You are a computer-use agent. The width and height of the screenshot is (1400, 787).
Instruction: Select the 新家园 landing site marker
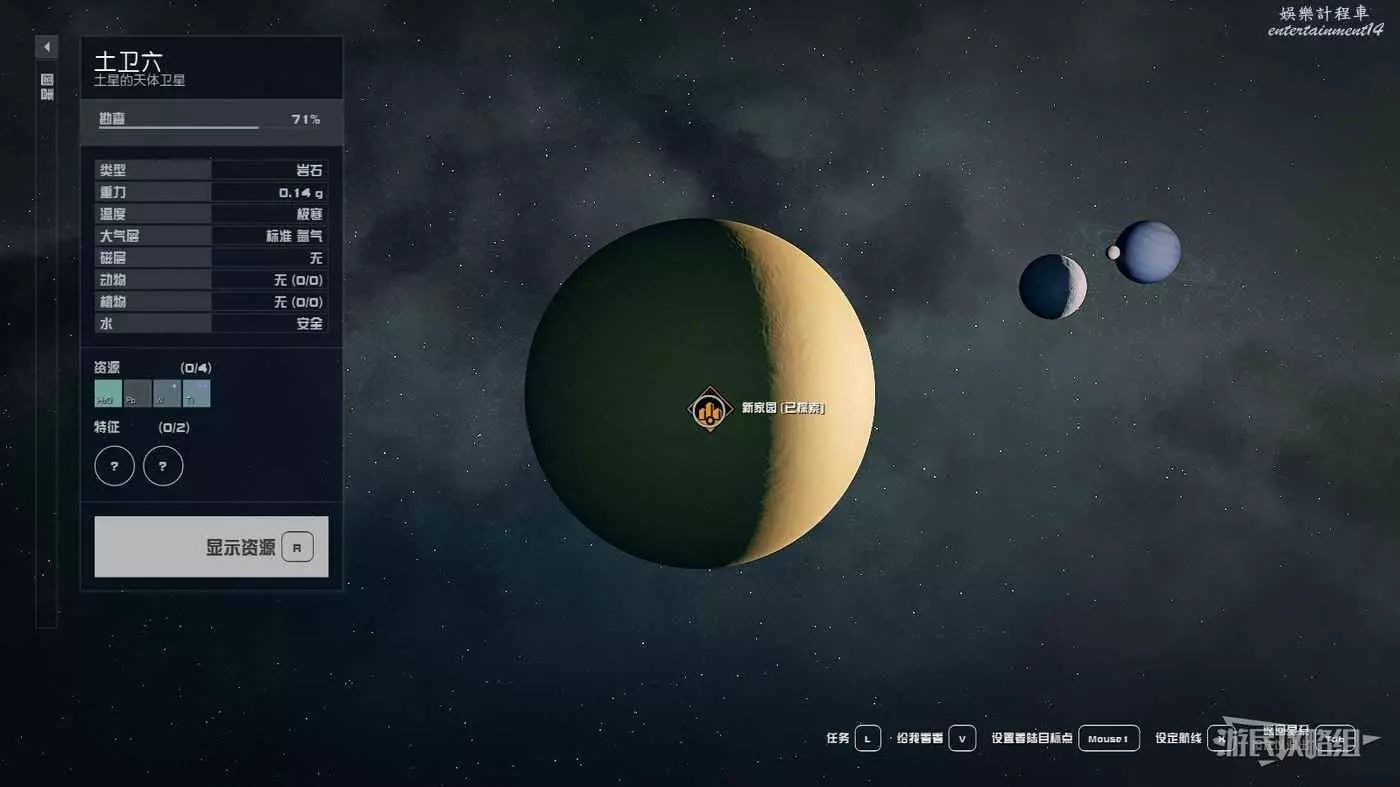(x=710, y=408)
